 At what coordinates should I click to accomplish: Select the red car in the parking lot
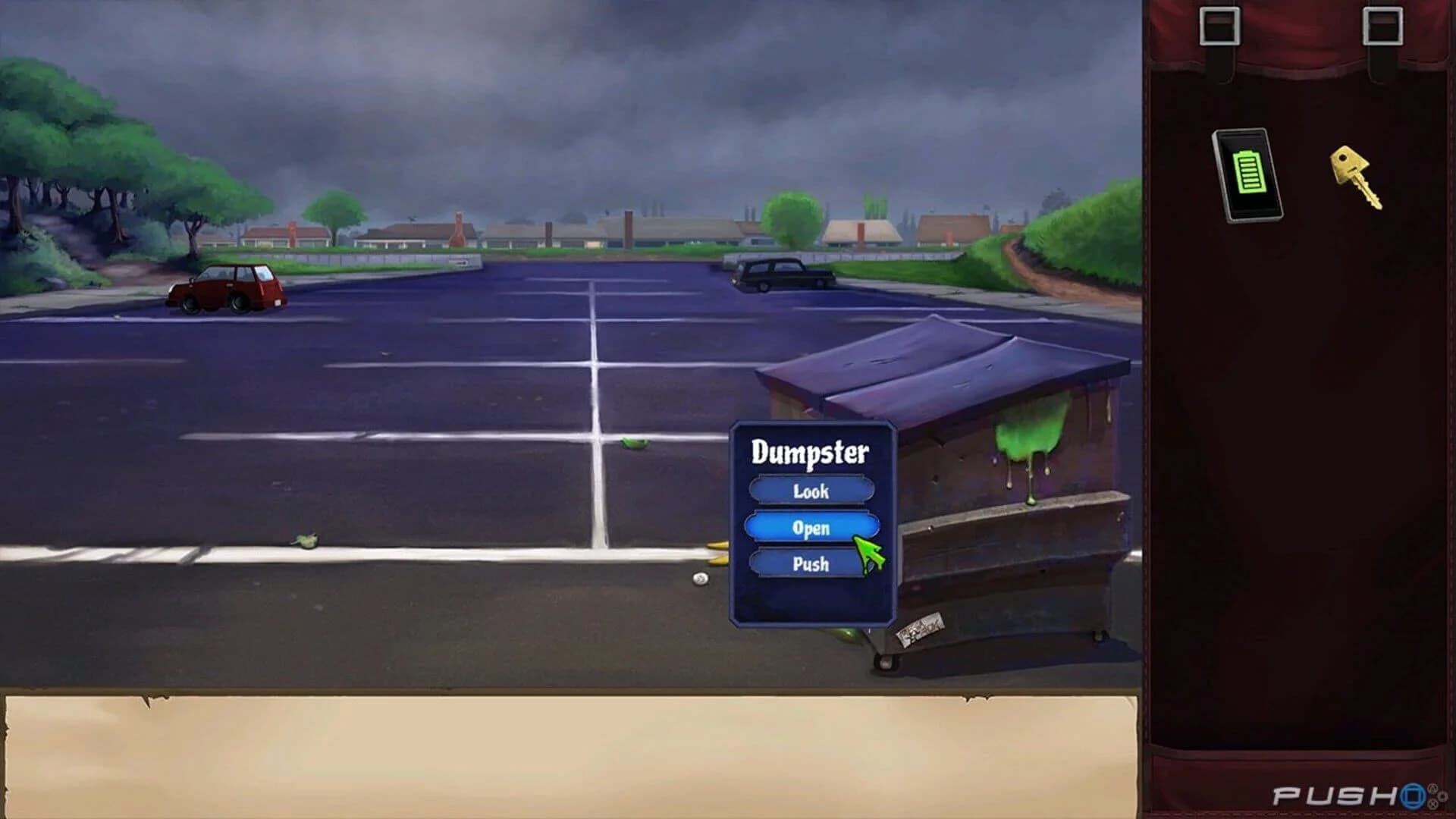tap(226, 288)
